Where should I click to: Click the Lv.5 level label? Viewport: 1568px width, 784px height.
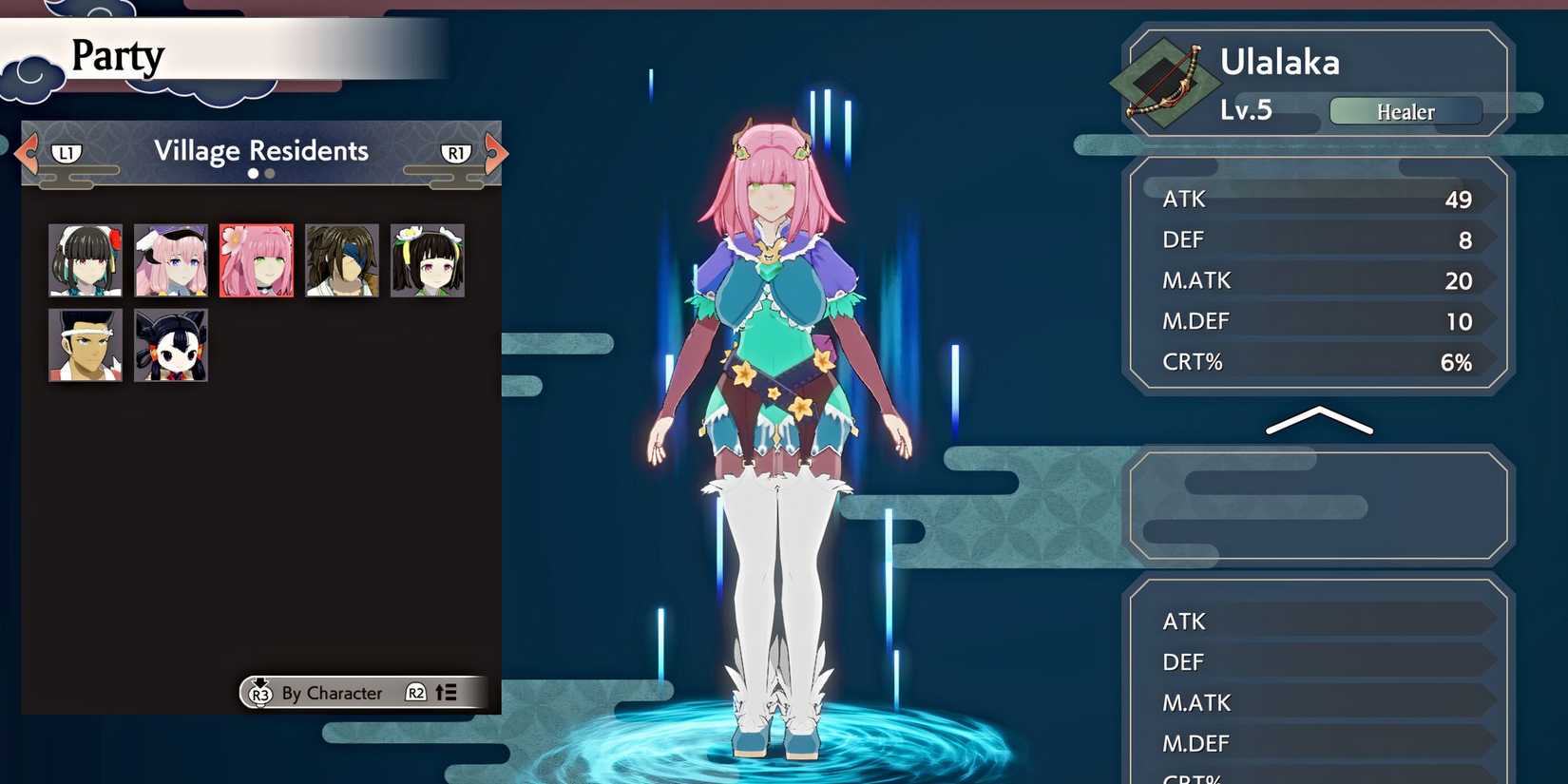(1245, 109)
